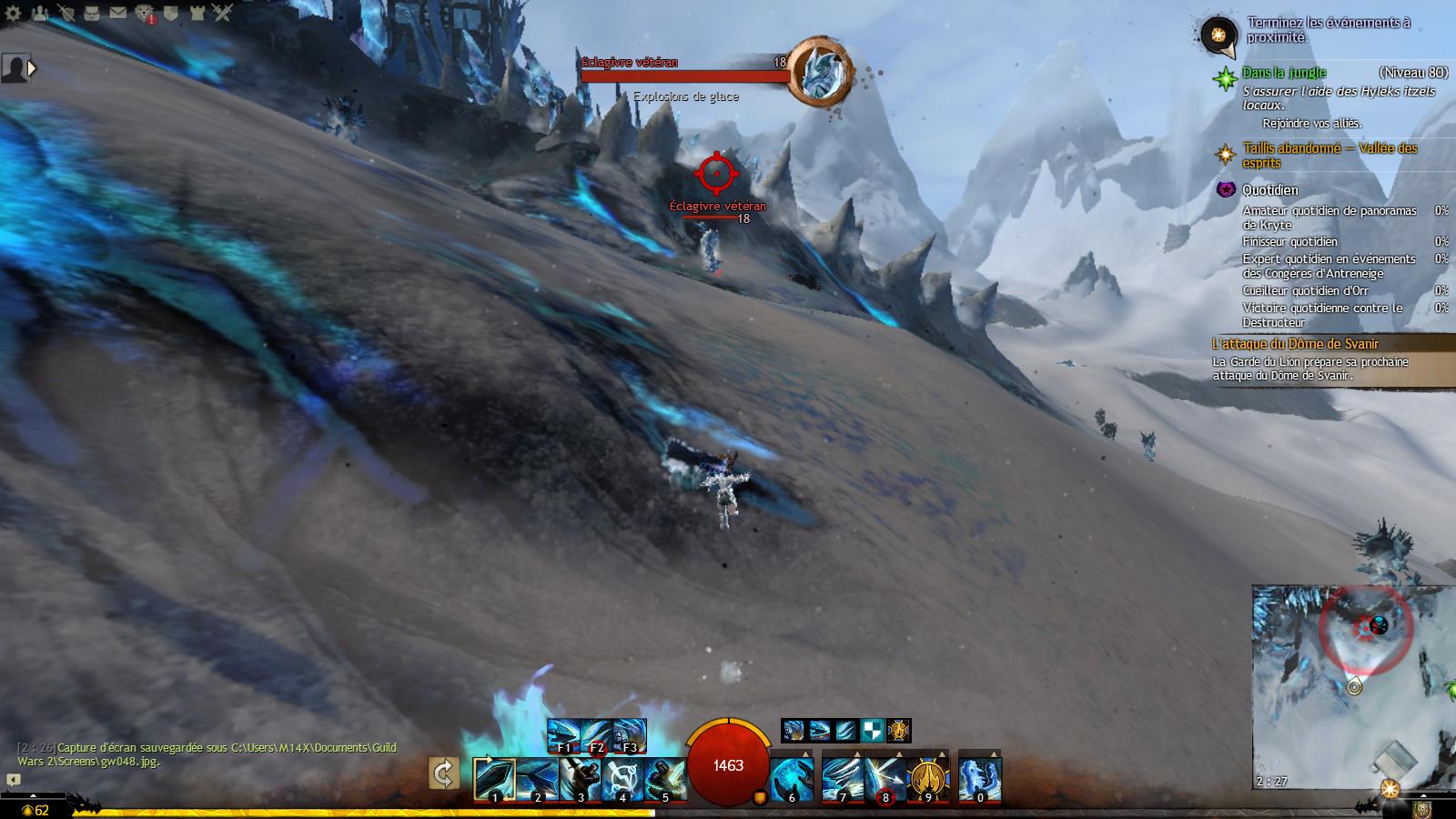The image size is (1456, 819).
Task: Activate the F2 profession skill
Action: coord(597,736)
